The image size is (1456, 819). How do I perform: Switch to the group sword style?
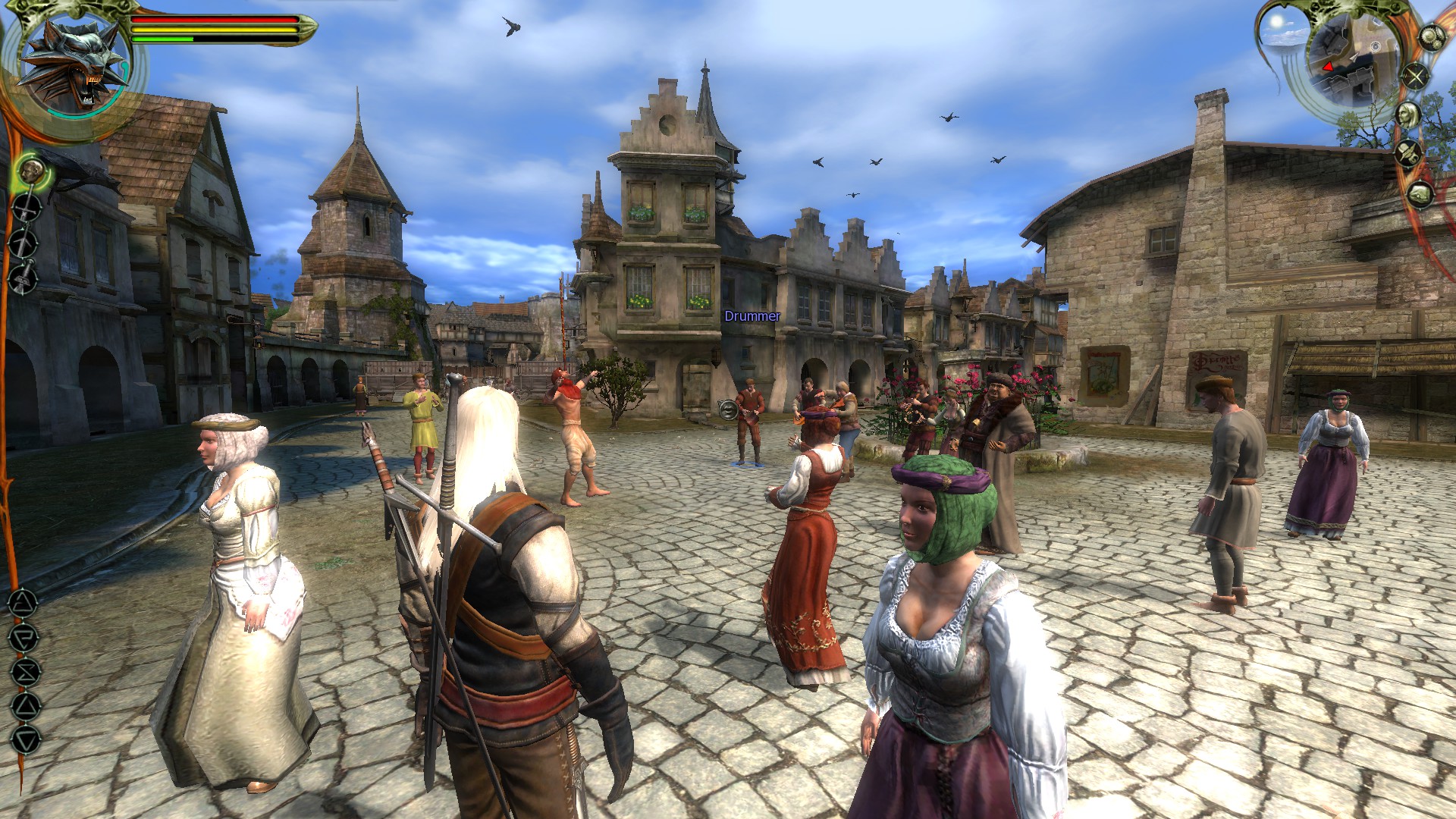[24, 276]
